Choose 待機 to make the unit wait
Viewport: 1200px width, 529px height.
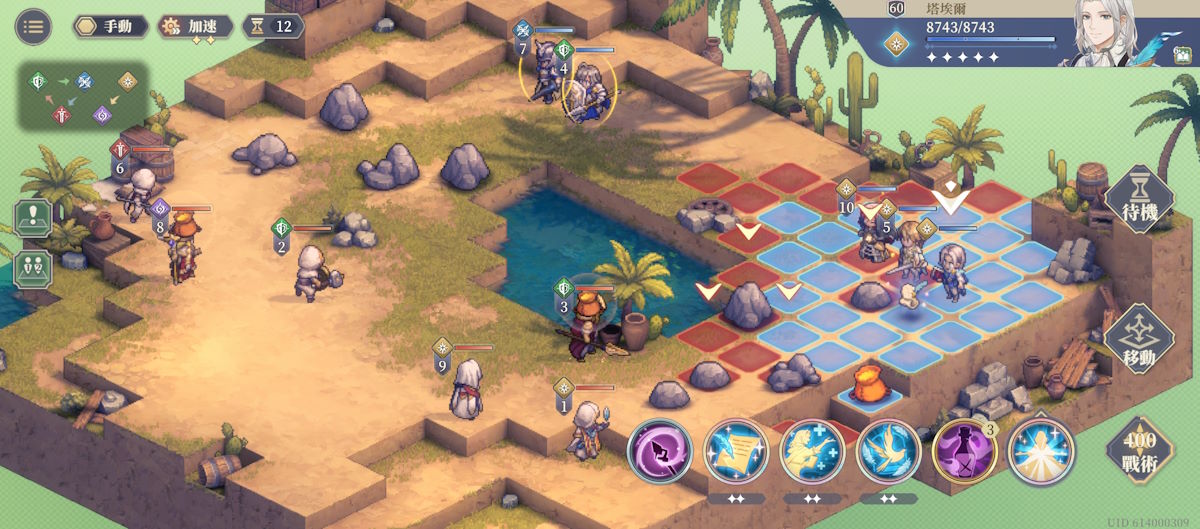1138,199
